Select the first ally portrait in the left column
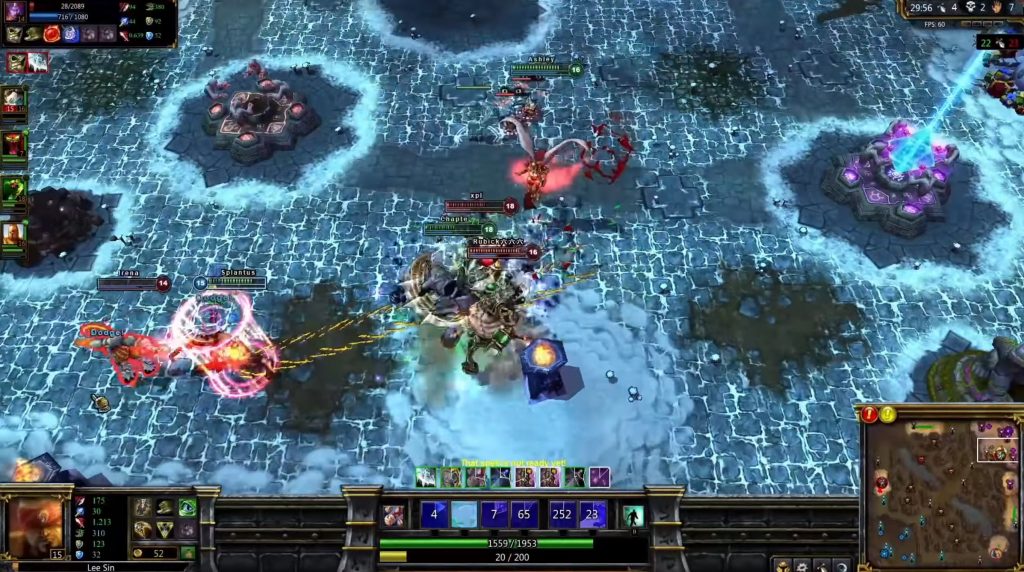1024x572 pixels. (14, 100)
